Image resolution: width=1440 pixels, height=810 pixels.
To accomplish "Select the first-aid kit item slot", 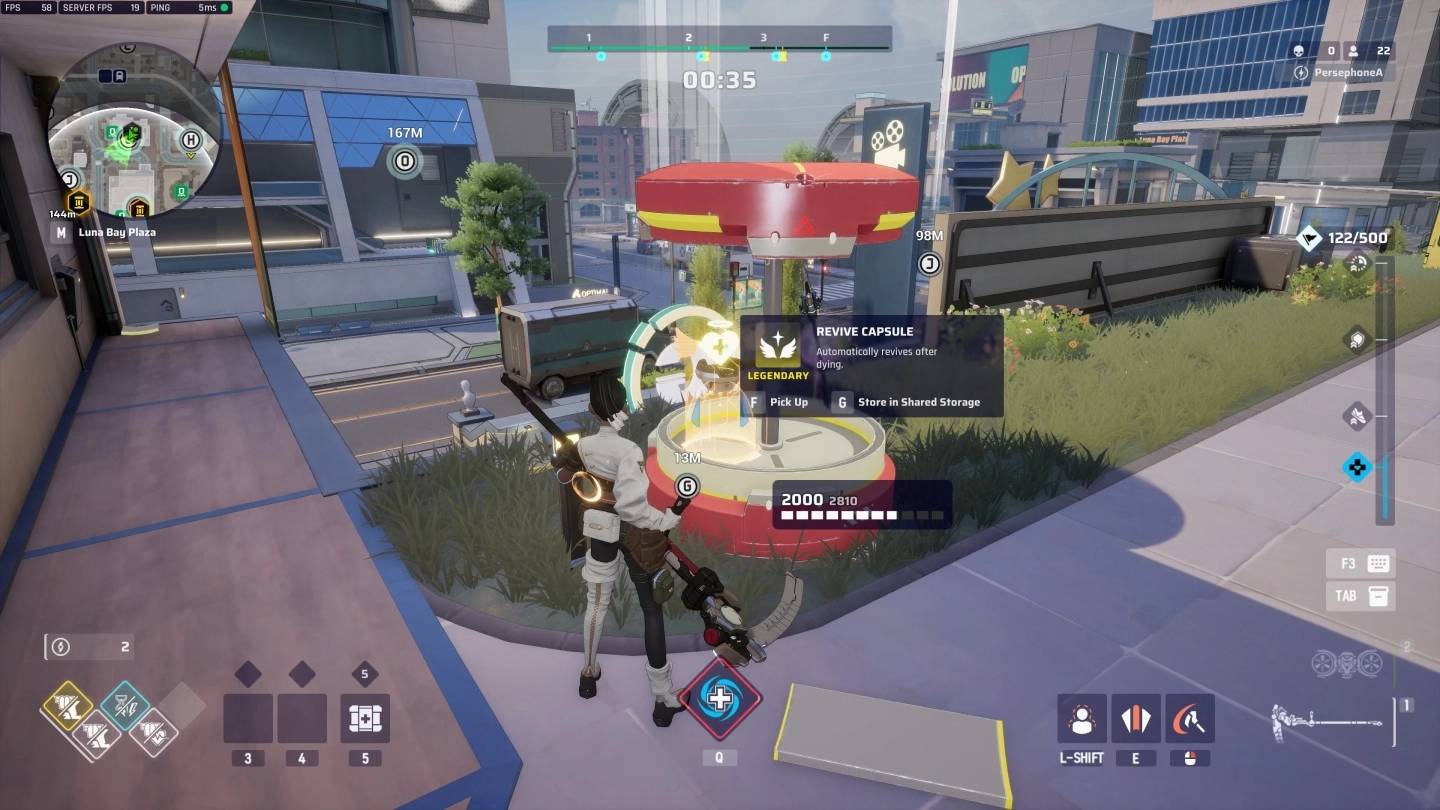I will pyautogui.click(x=365, y=718).
